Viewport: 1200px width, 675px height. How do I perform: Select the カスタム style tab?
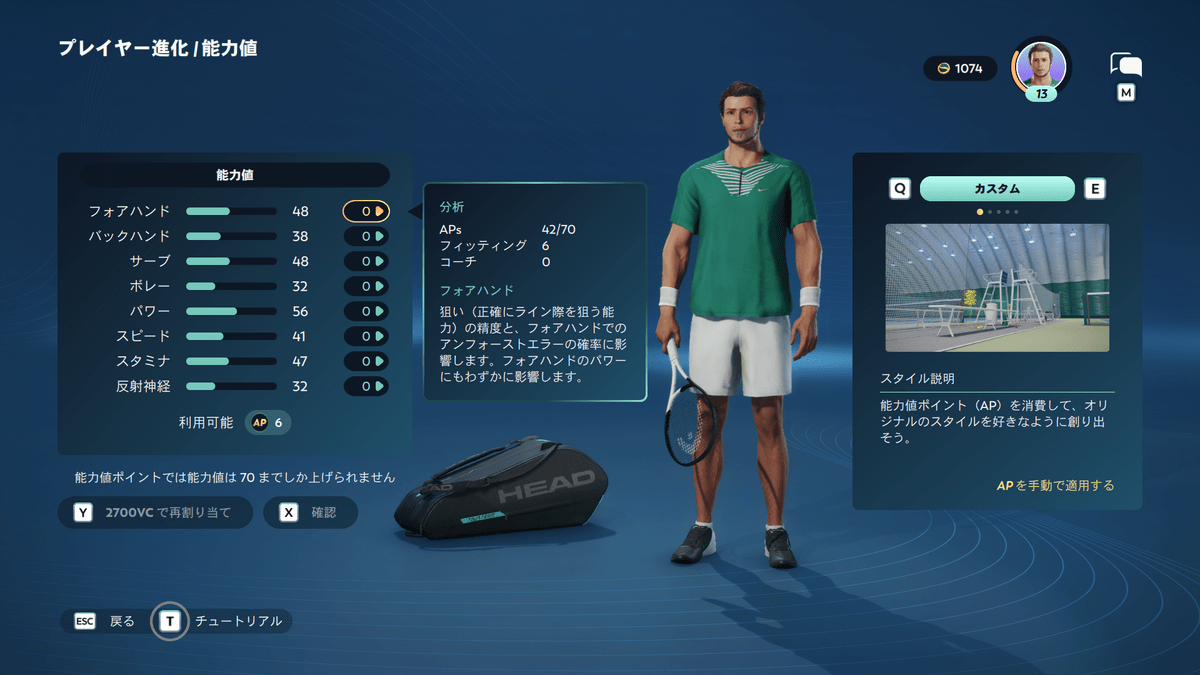pos(997,189)
